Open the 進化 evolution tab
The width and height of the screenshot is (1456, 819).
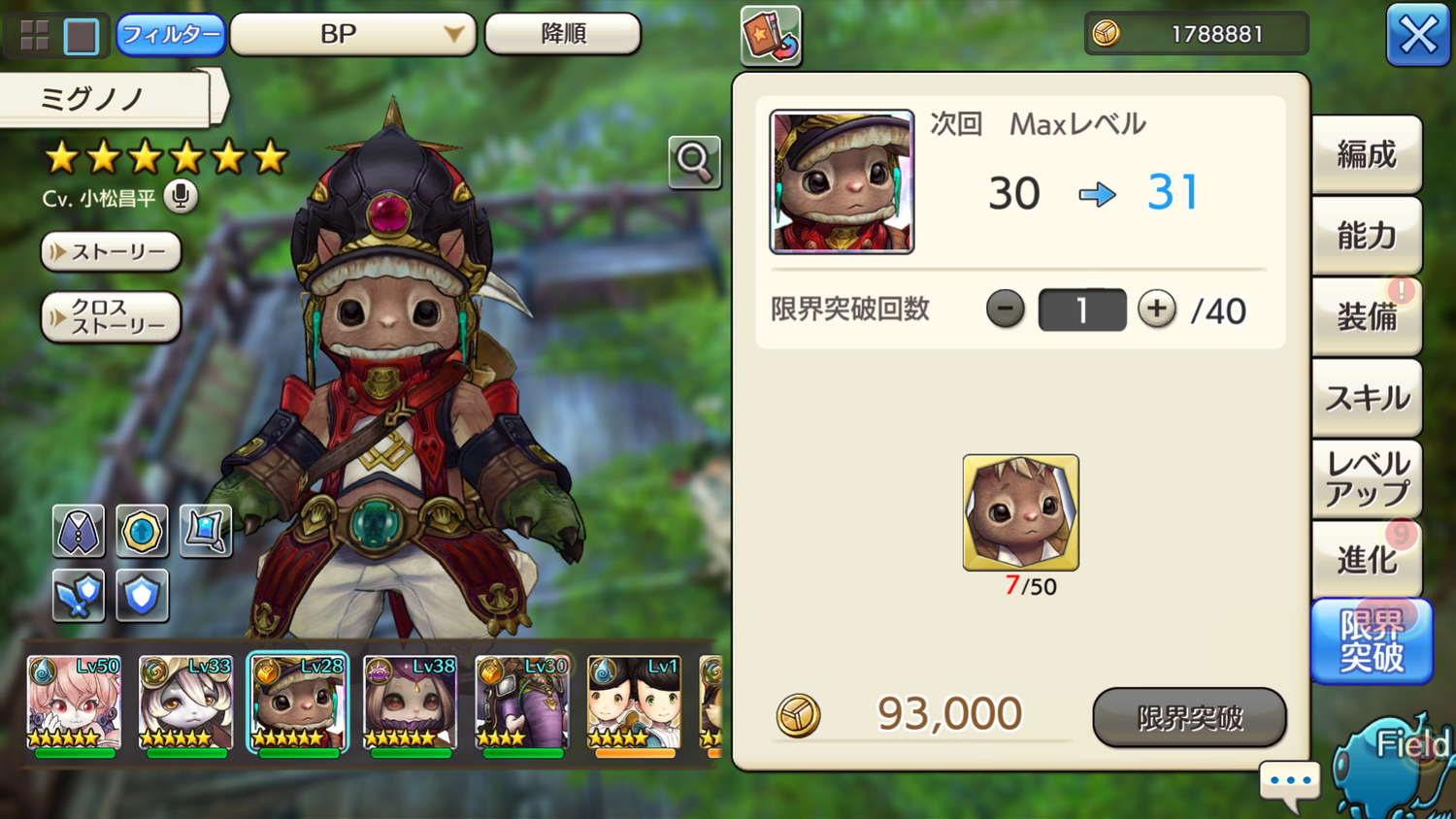point(1367,560)
